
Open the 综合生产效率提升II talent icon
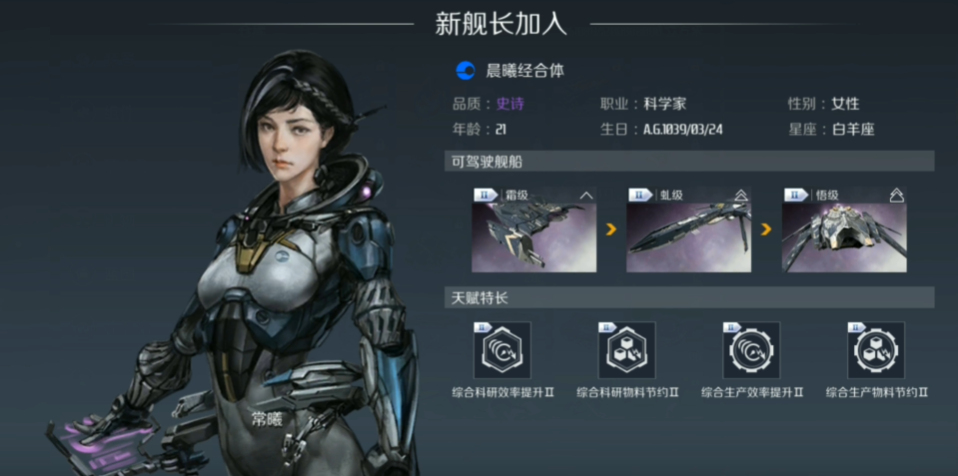(x=751, y=350)
